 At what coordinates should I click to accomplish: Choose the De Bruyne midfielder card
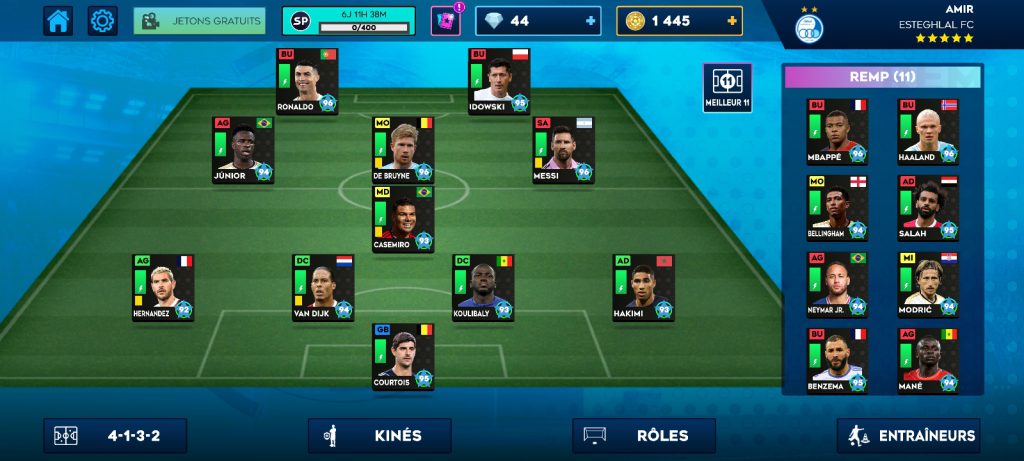pyautogui.click(x=403, y=150)
